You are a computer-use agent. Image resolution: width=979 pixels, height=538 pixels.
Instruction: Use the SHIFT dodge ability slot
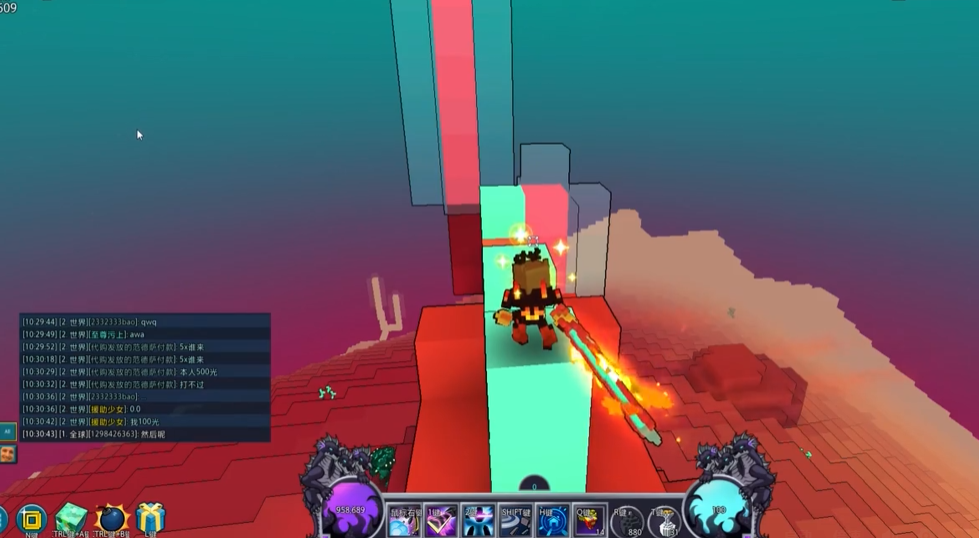click(516, 520)
